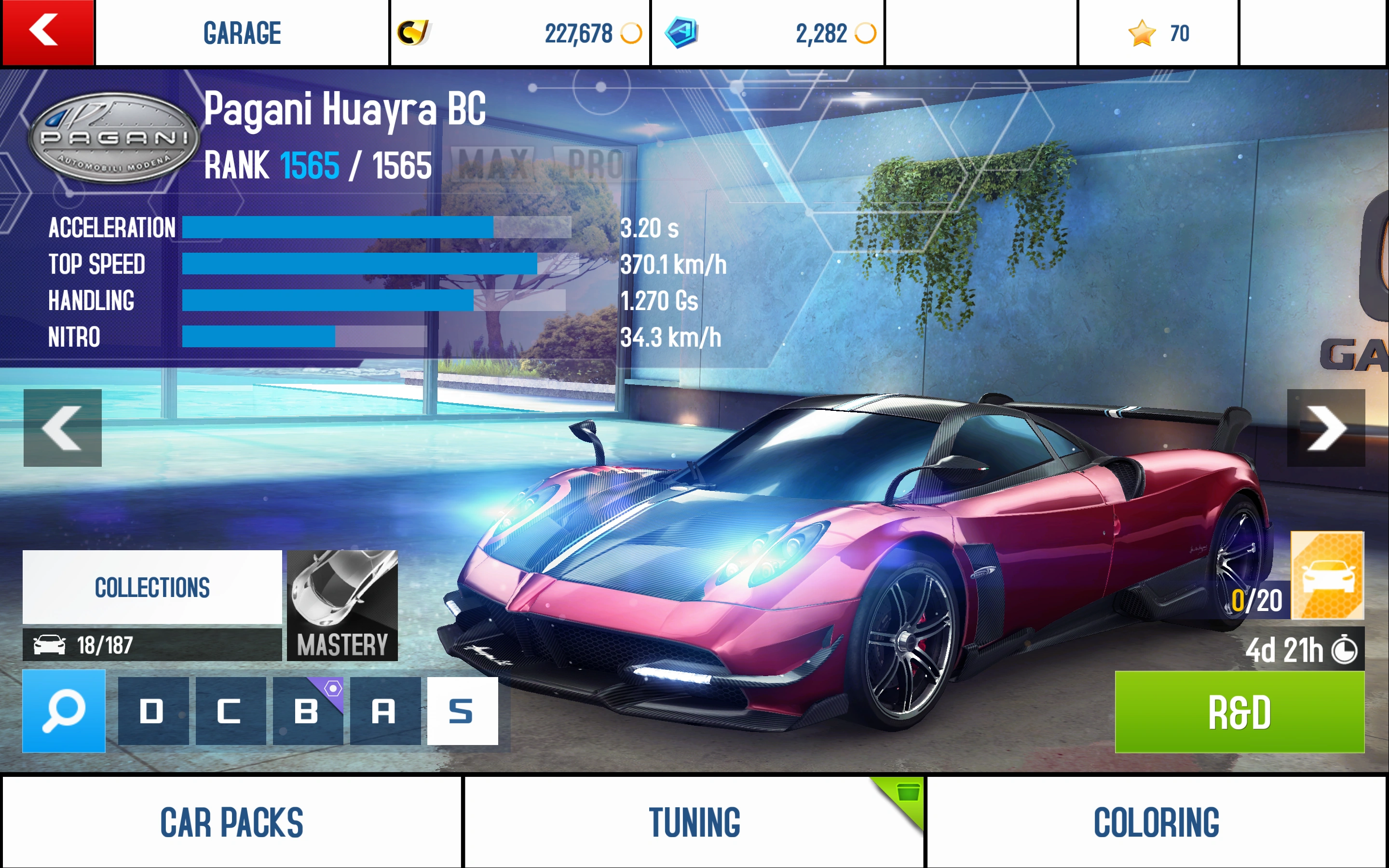The height and width of the screenshot is (868, 1389).
Task: Switch to class D cars
Action: tap(153, 711)
